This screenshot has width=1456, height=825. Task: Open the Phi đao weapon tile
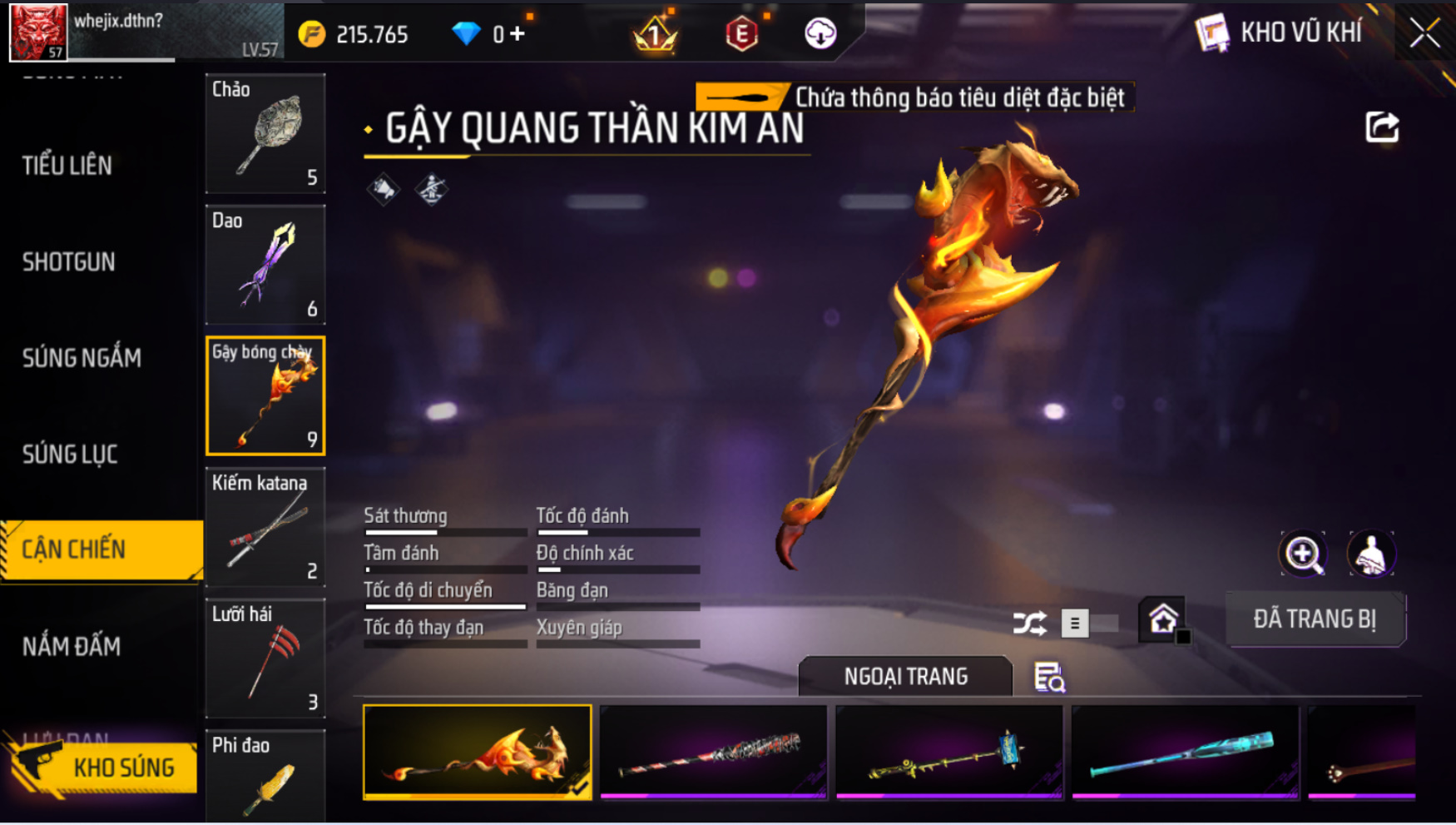[x=265, y=776]
